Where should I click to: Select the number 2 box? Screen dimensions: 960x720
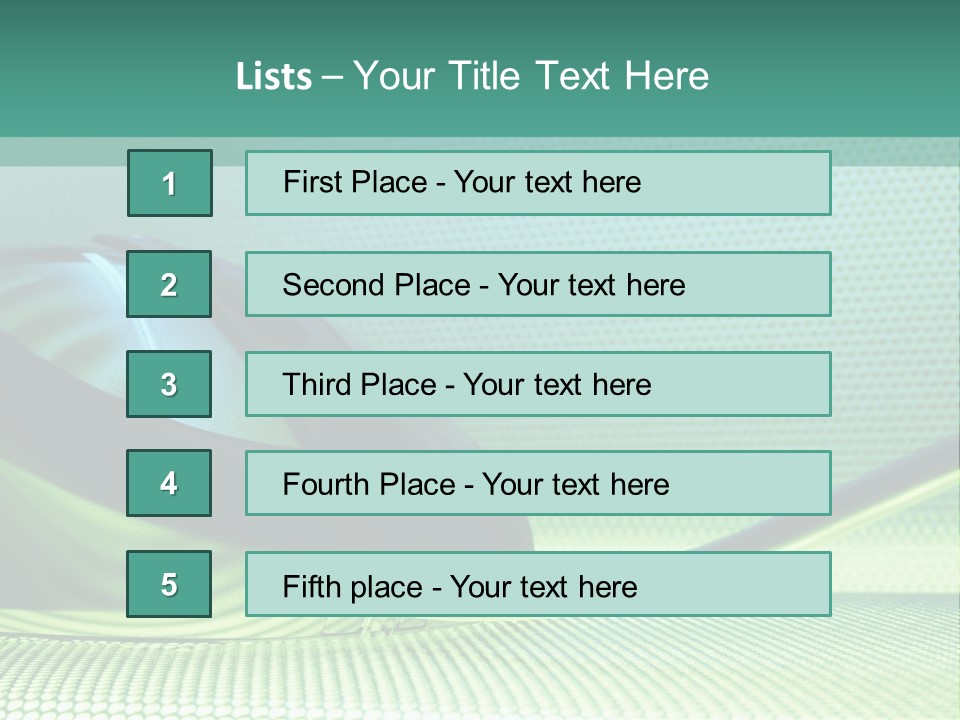(169, 284)
